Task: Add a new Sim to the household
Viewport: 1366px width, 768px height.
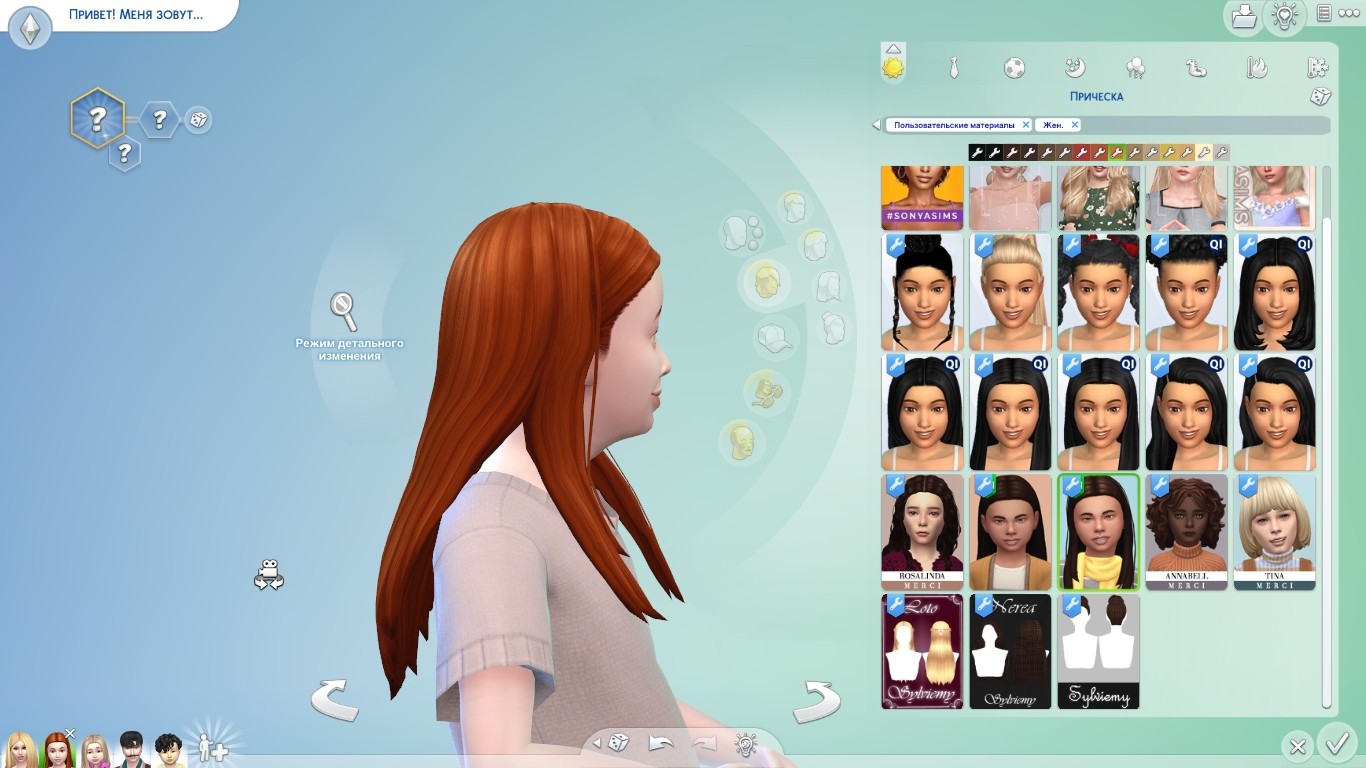Action: click(212, 747)
